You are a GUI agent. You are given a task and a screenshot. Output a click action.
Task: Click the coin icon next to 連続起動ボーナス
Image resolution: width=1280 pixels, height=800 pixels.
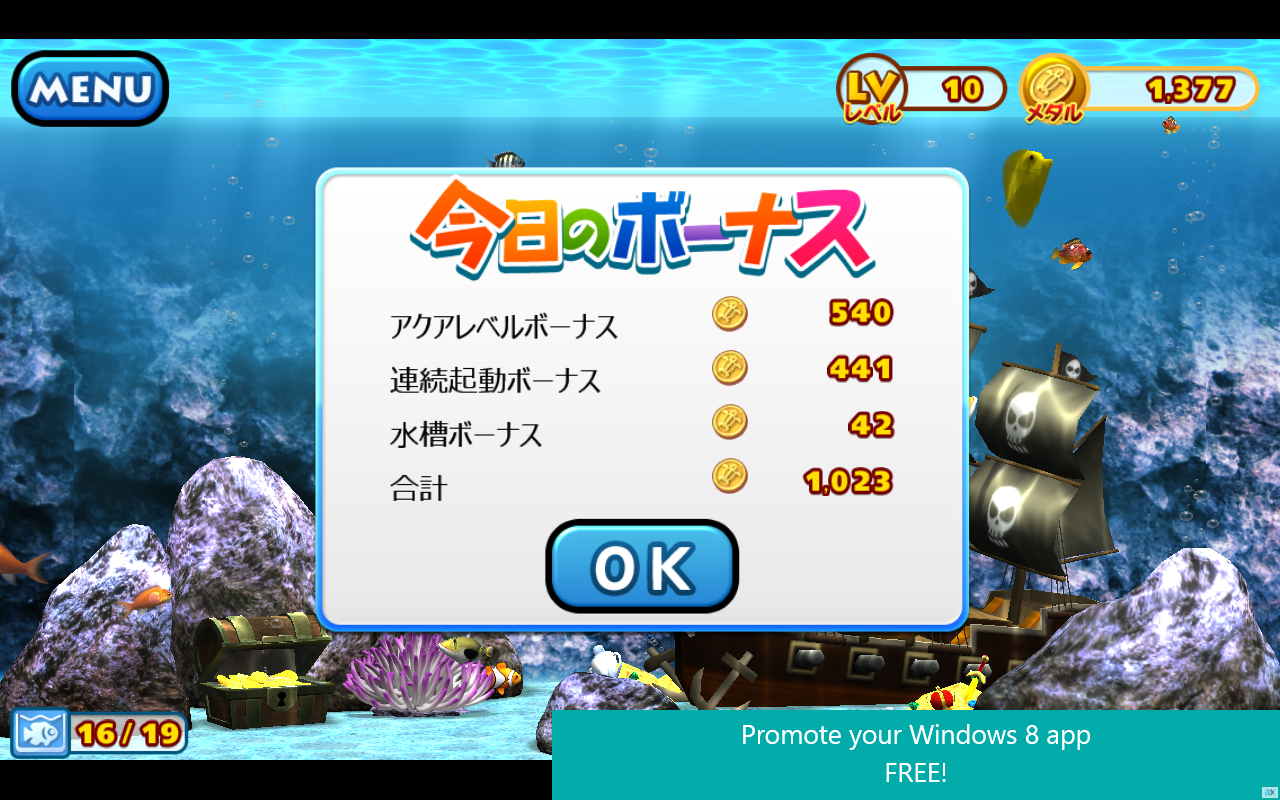tap(729, 367)
